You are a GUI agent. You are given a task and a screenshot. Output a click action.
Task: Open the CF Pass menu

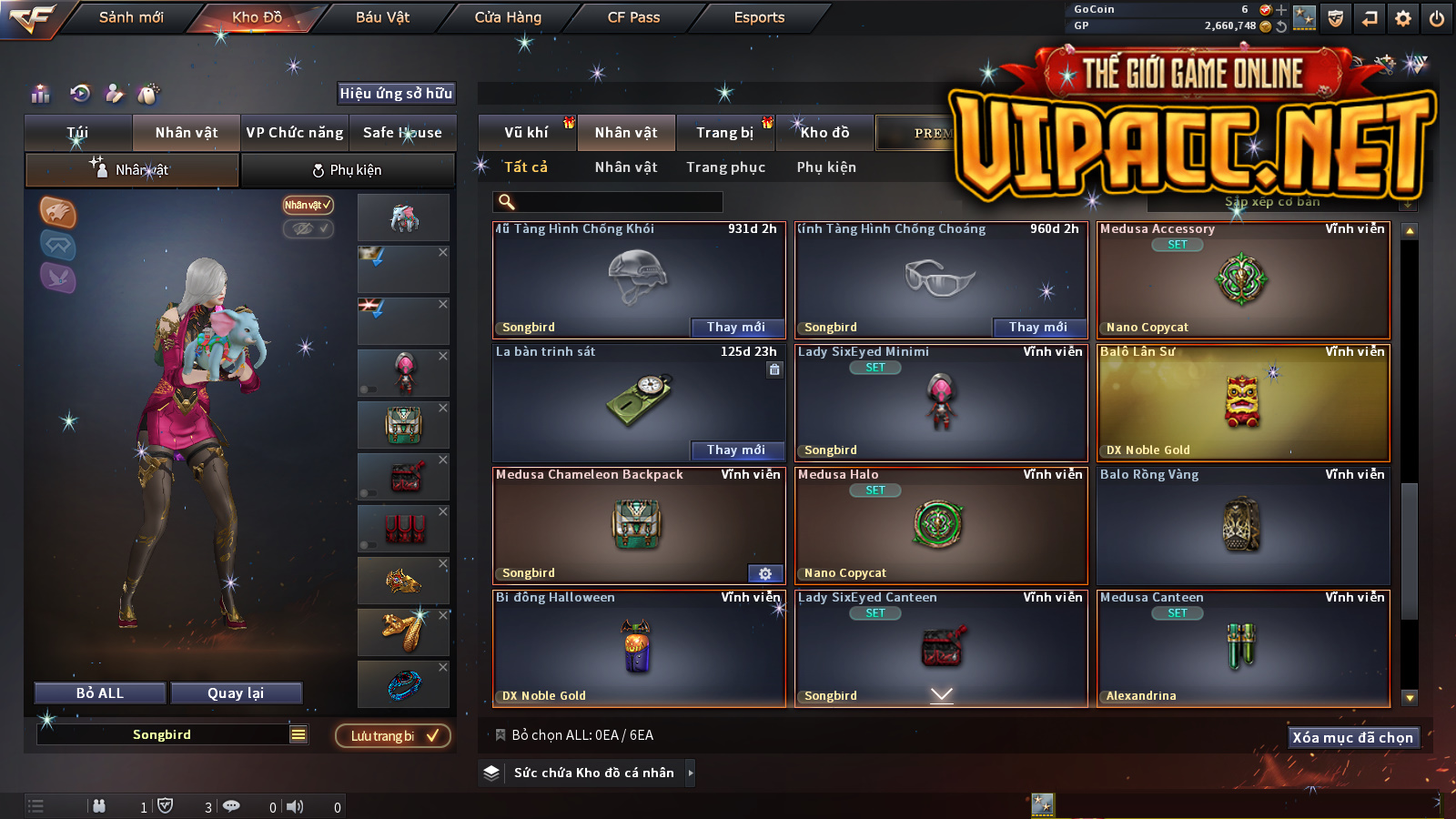click(x=633, y=17)
